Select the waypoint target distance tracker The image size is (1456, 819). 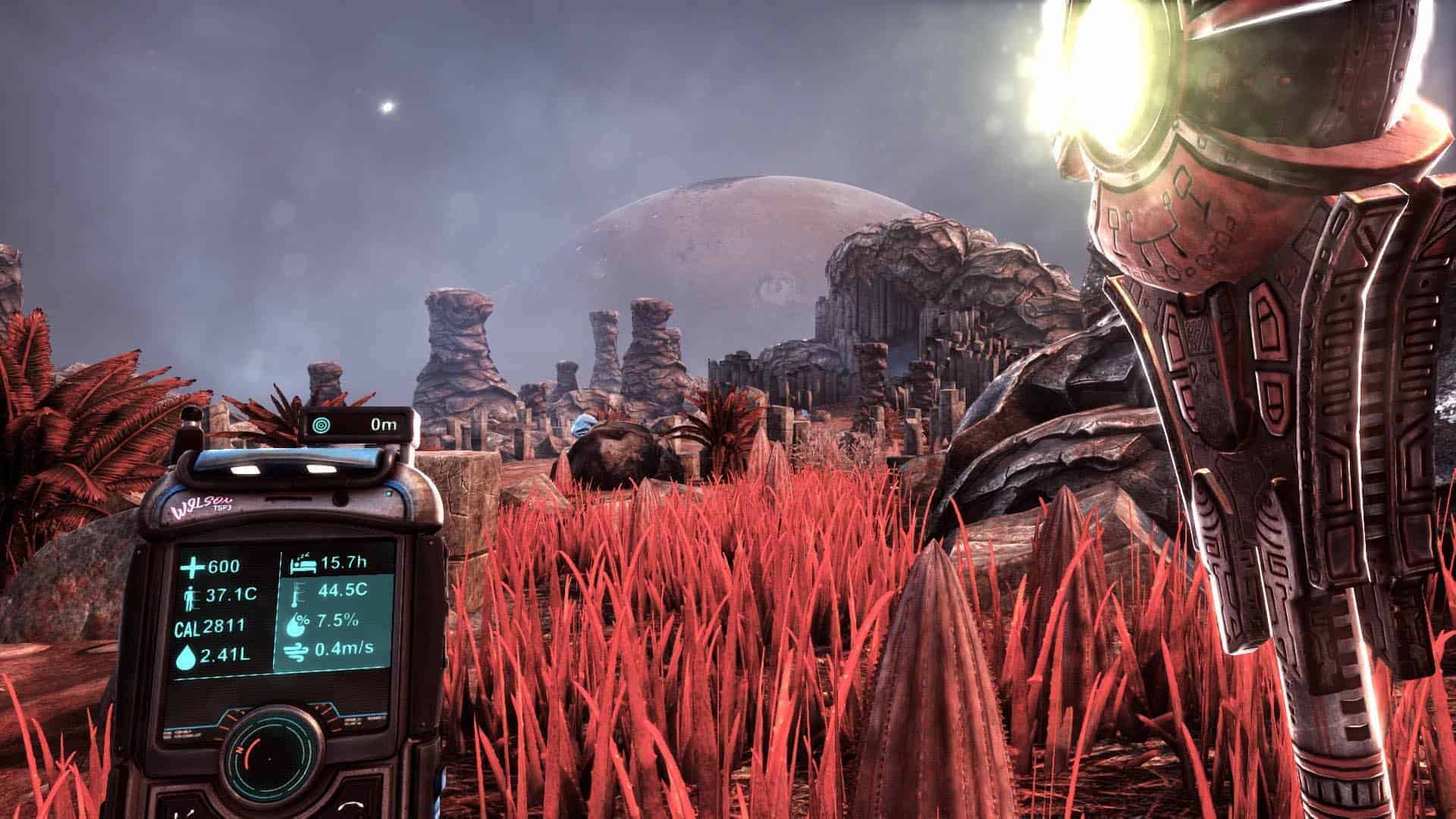361,425
